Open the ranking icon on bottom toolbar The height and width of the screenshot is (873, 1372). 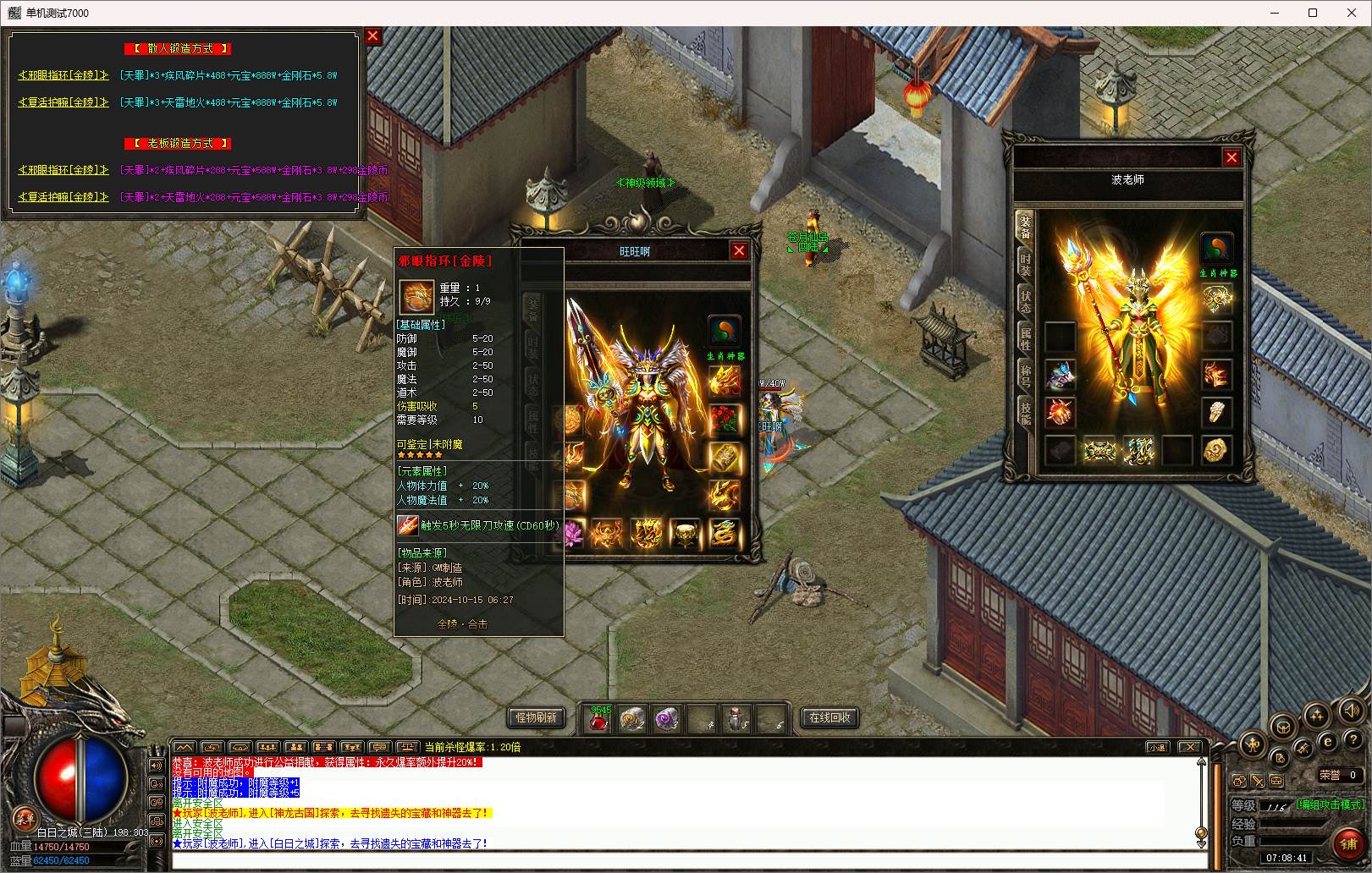[x=352, y=748]
